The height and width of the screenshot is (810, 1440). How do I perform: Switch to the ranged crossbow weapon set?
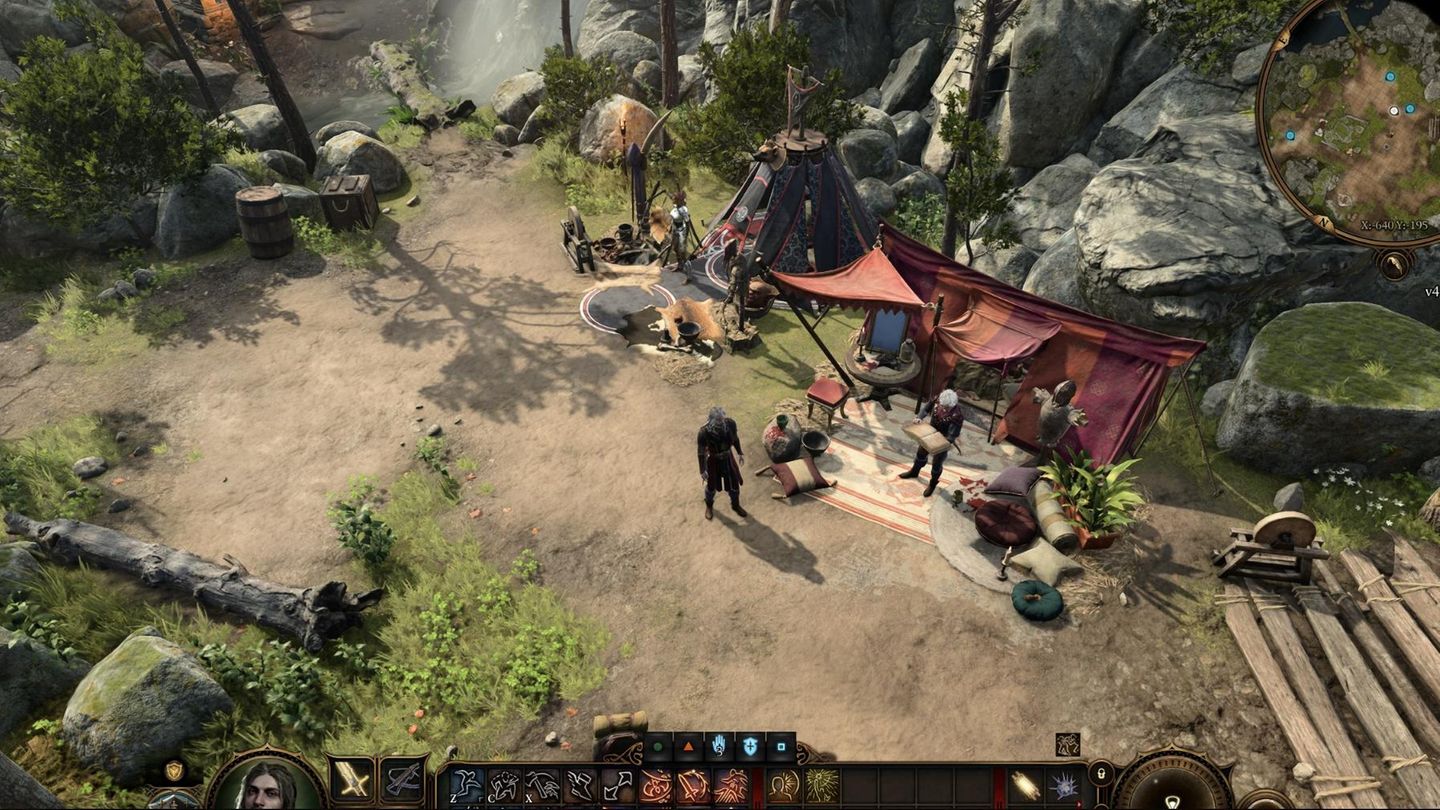(404, 780)
